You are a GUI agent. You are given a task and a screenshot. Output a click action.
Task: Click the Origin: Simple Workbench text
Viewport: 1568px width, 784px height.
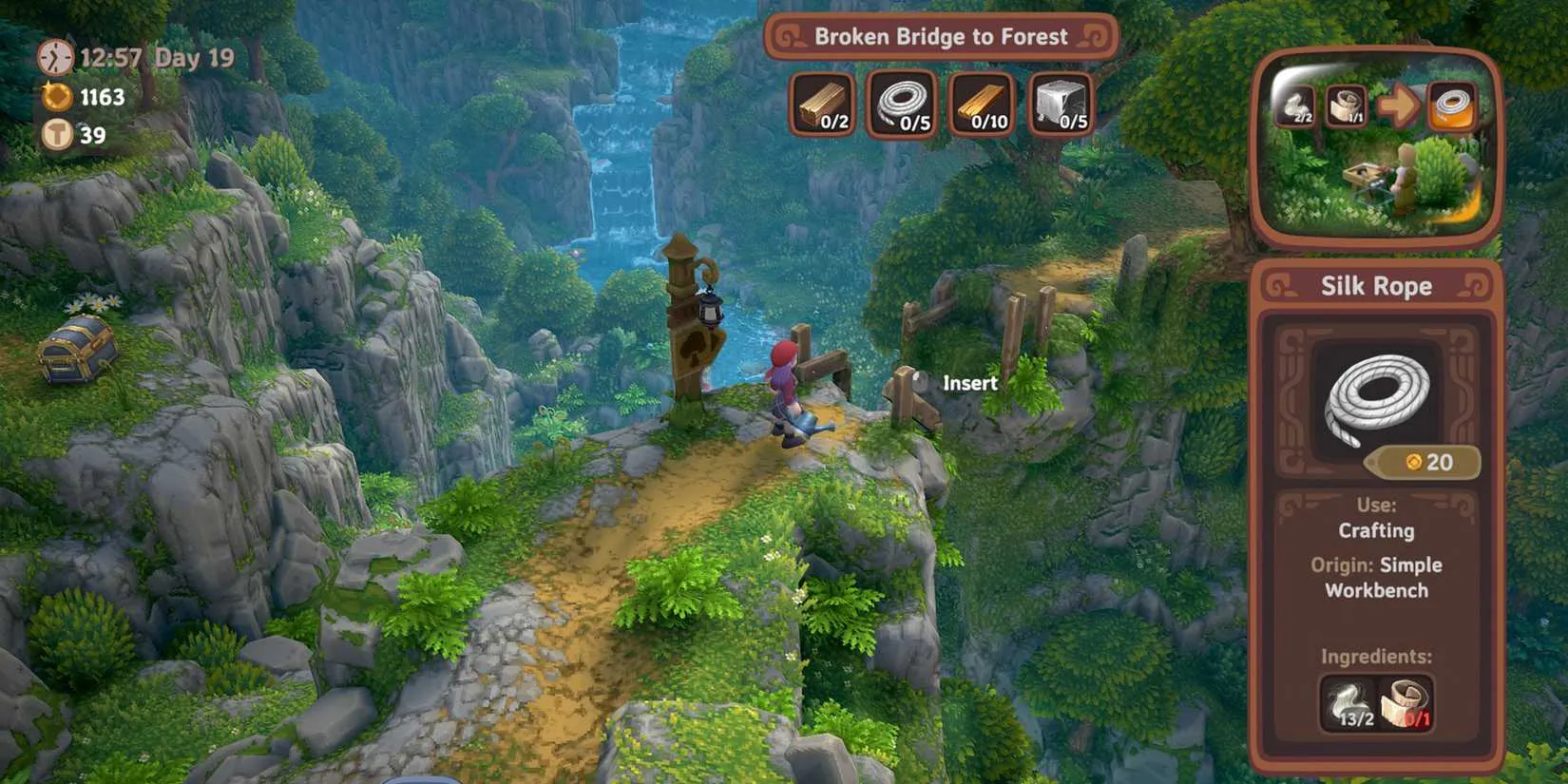point(1375,577)
